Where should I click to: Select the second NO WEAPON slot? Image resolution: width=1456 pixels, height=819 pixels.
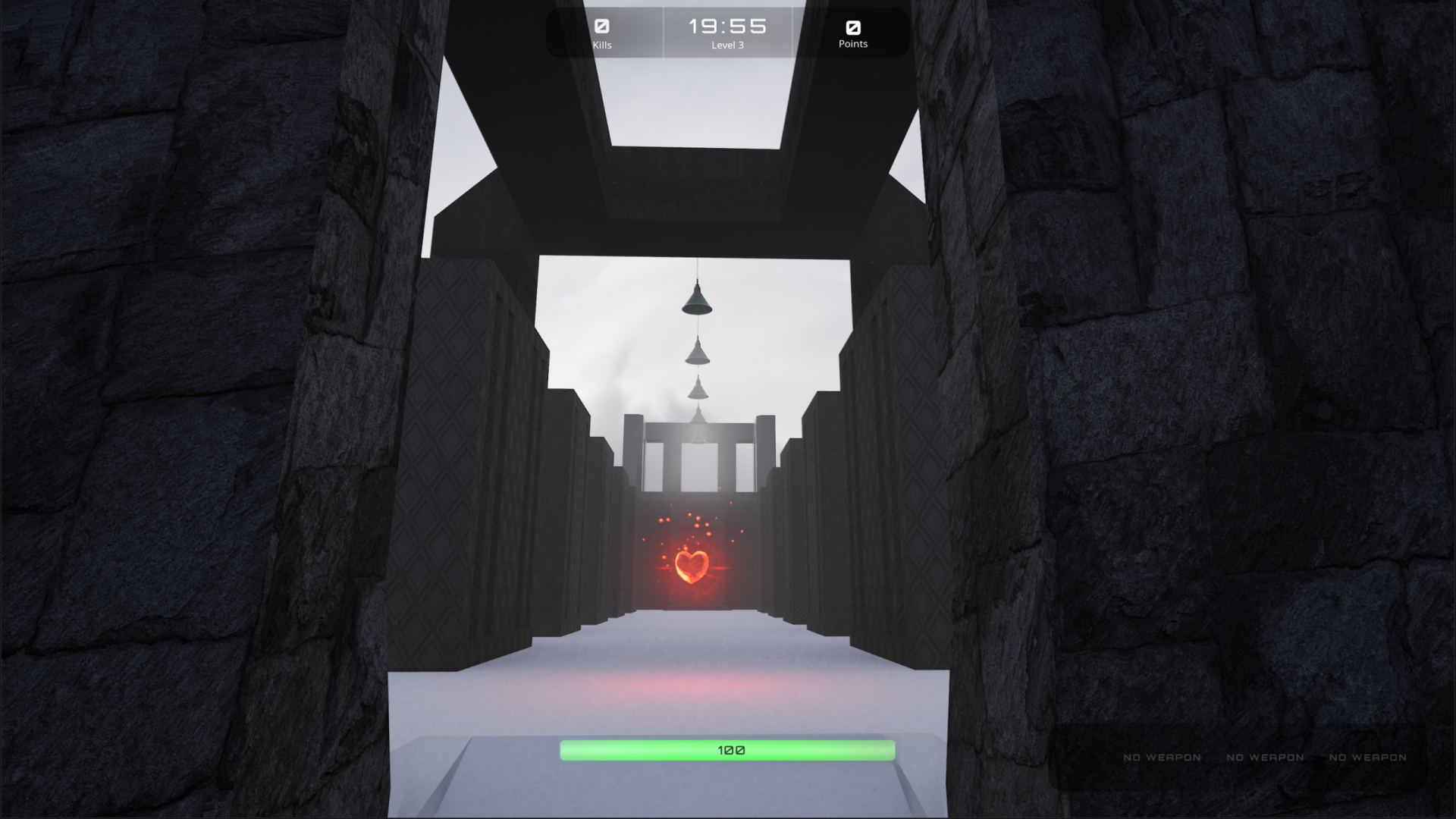click(1264, 757)
